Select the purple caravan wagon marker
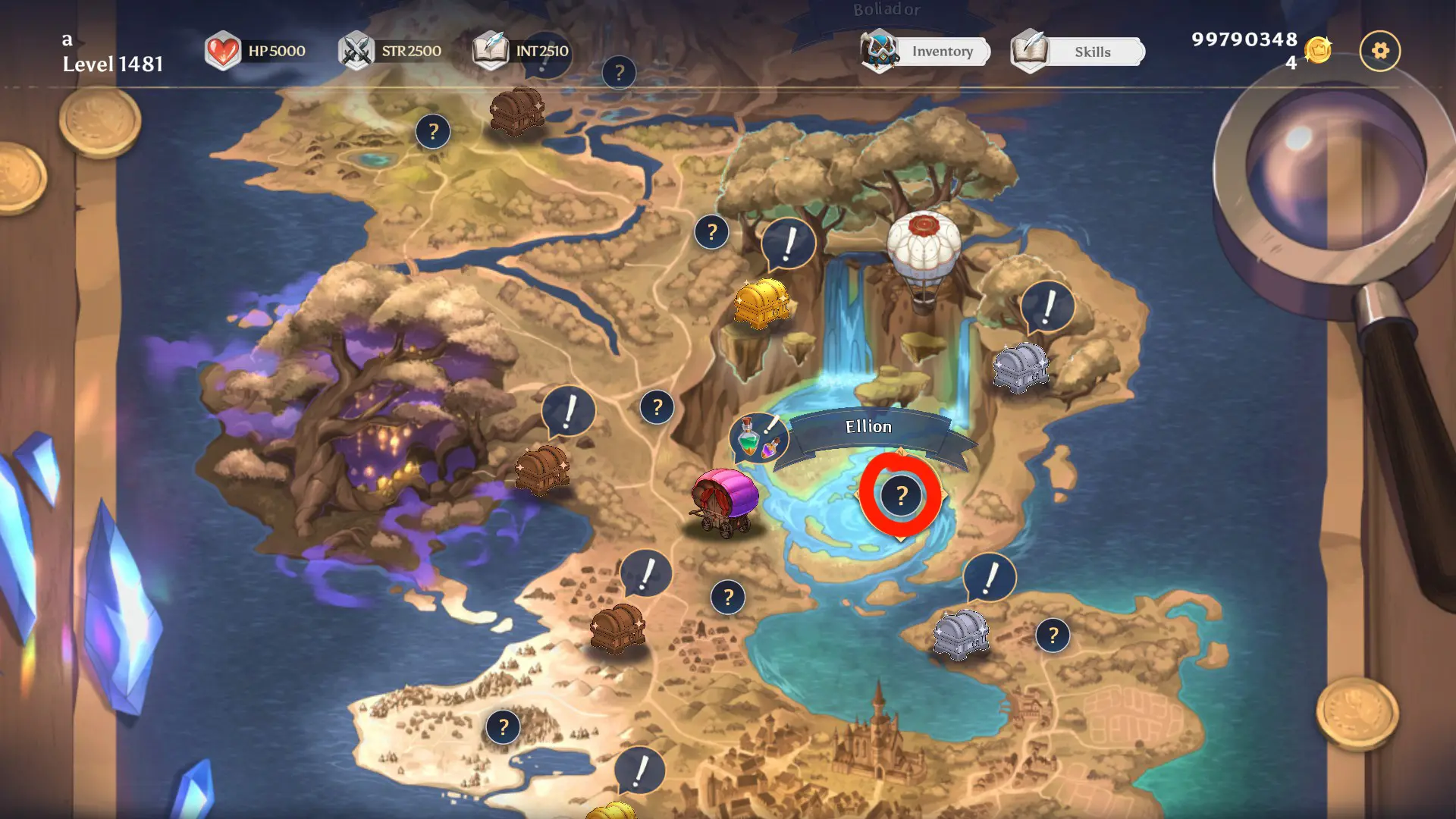The image size is (1456, 819). 724,500
